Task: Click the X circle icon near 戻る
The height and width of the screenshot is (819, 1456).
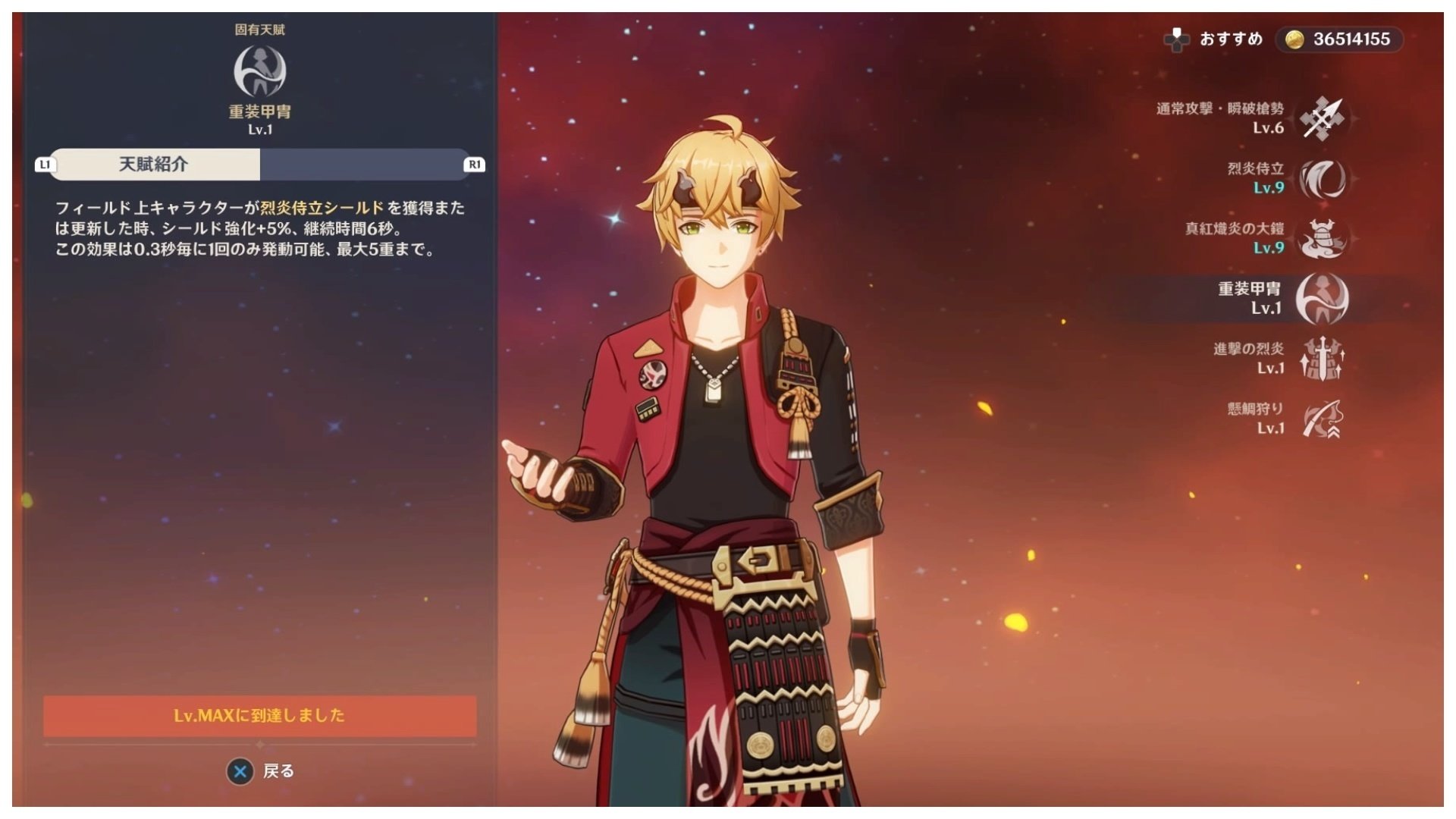Action: 239,770
